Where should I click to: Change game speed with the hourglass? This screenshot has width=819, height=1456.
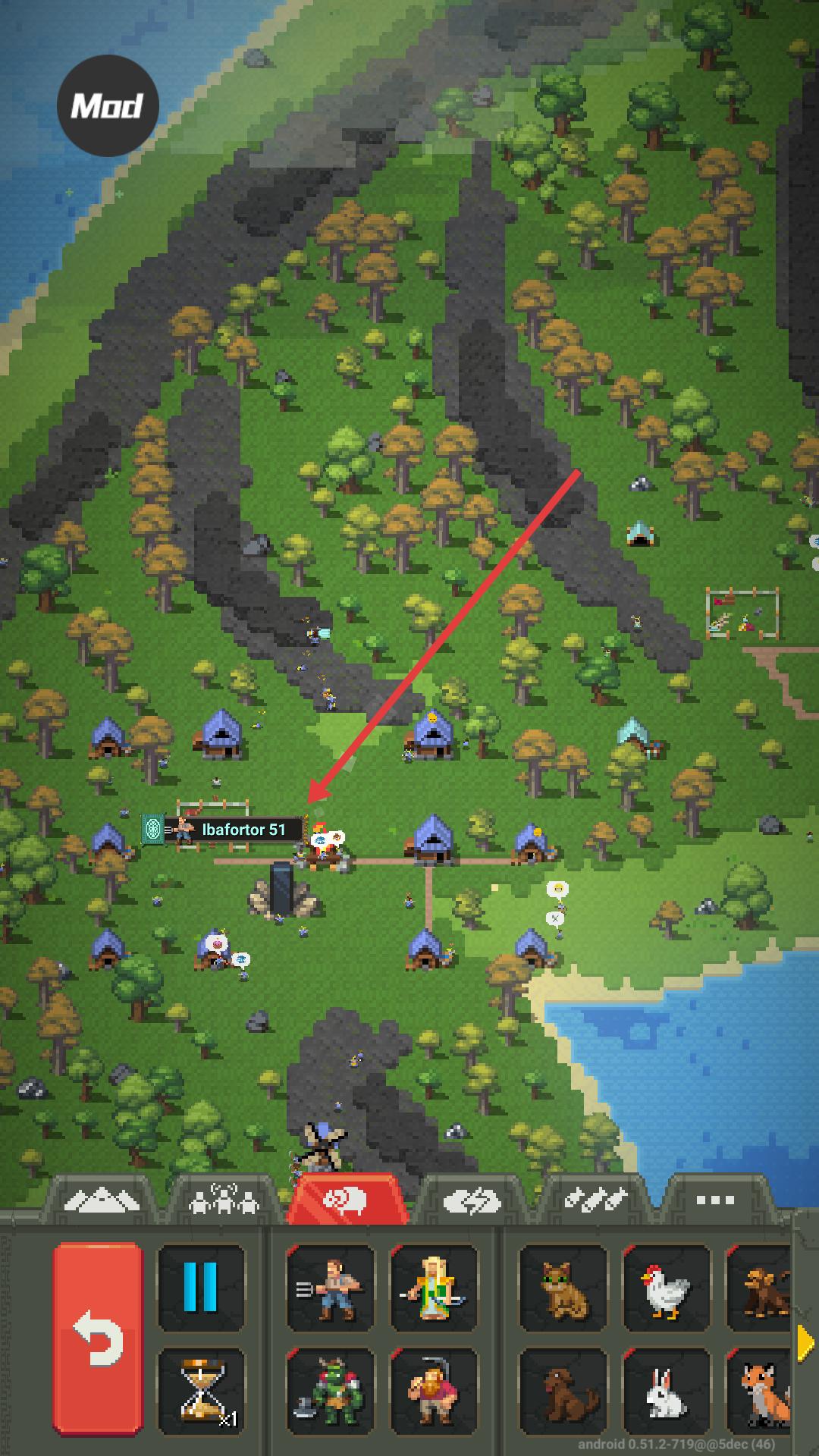(x=201, y=1390)
